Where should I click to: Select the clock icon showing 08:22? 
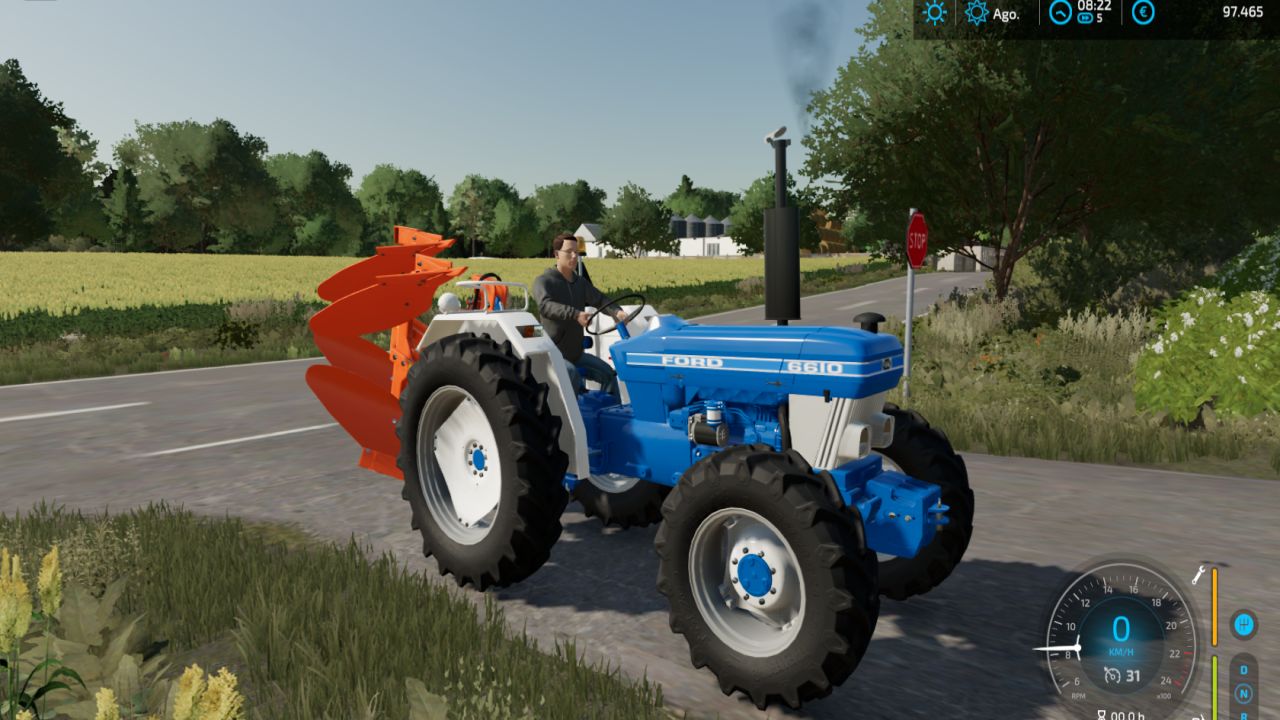[x=1059, y=13]
